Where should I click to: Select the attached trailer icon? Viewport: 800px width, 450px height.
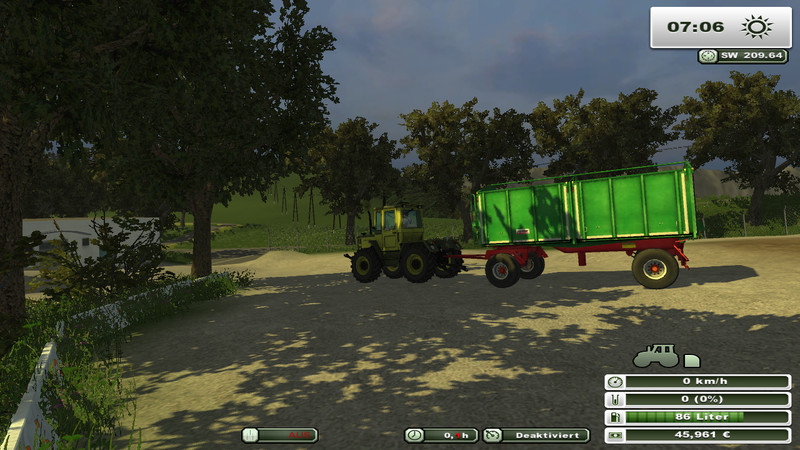[x=691, y=360]
